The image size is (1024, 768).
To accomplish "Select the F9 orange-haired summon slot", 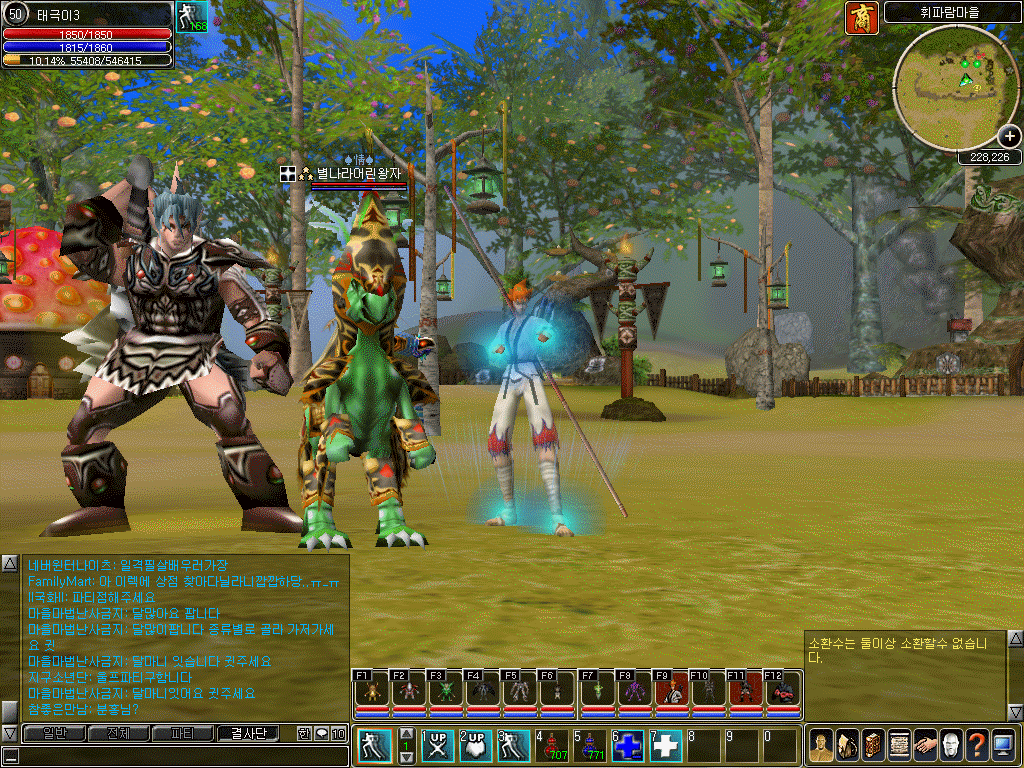I will [671, 690].
